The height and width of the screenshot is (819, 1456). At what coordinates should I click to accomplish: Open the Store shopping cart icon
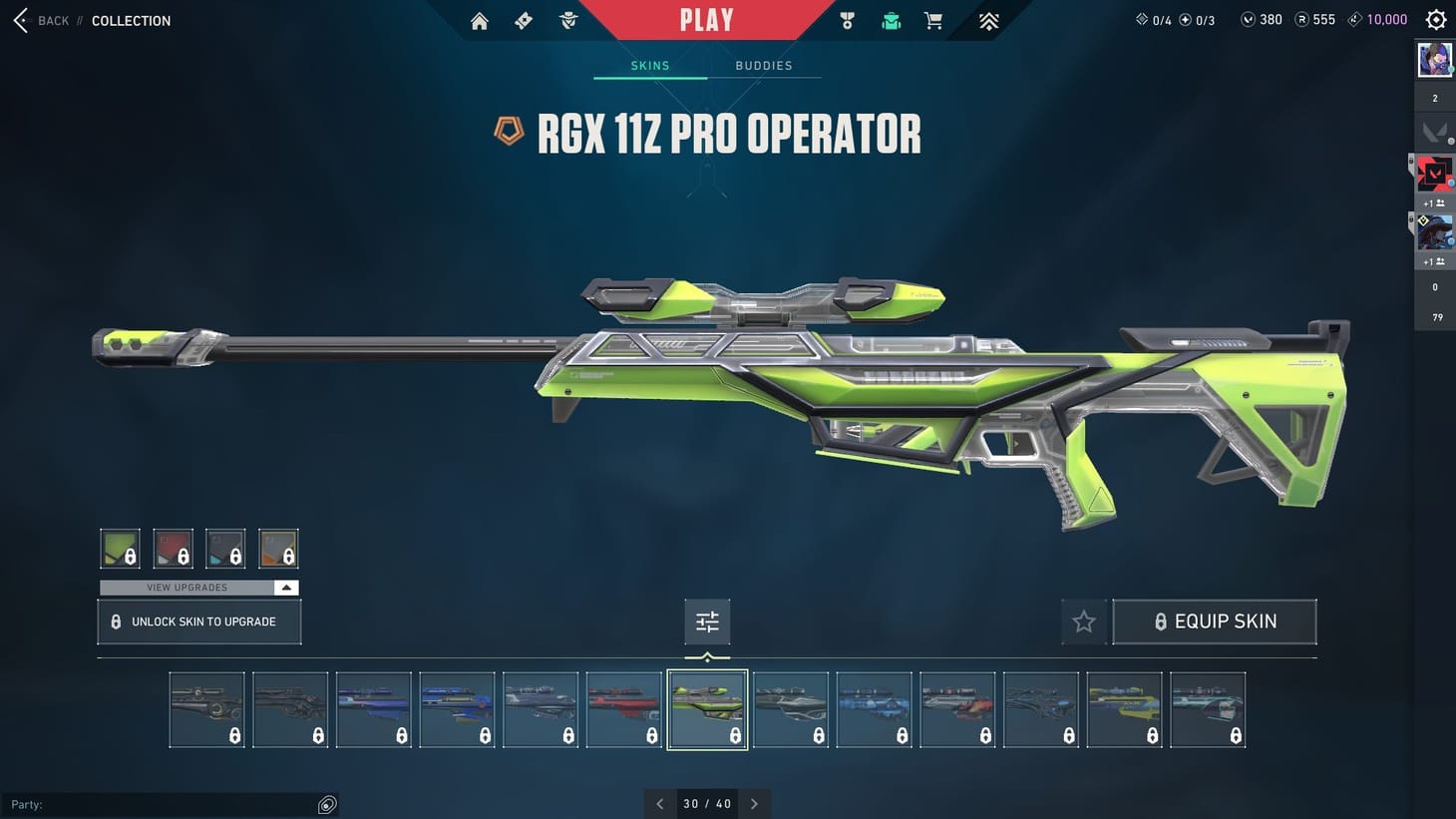(932, 20)
